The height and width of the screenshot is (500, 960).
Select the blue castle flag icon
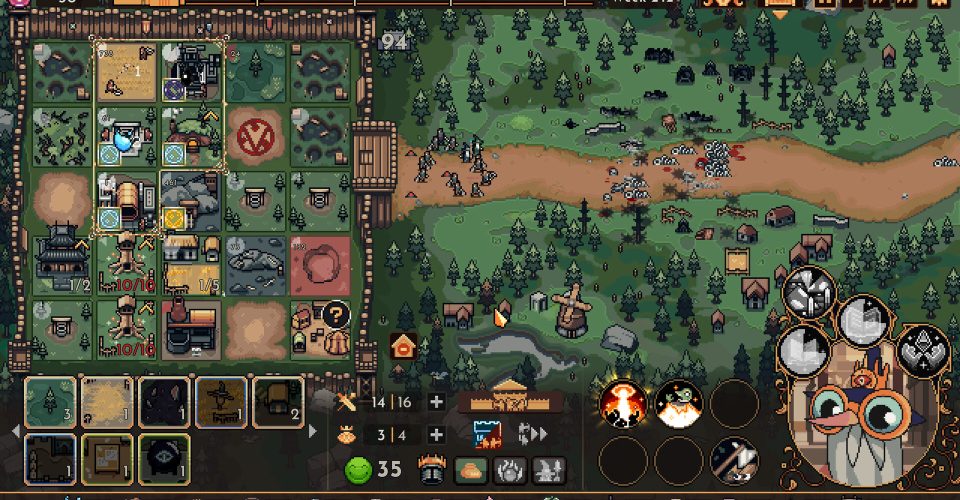pos(487,434)
